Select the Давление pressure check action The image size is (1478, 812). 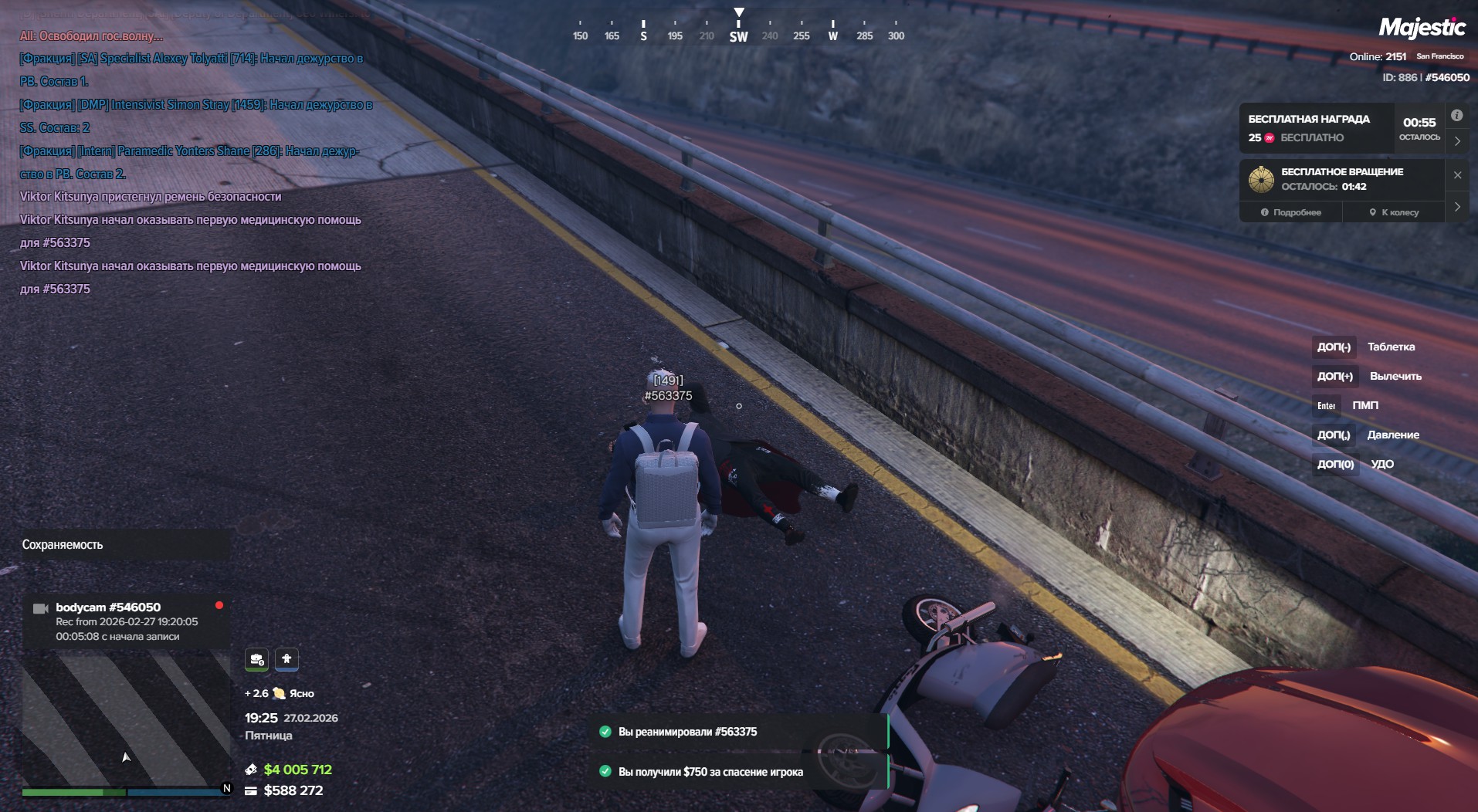(1392, 435)
